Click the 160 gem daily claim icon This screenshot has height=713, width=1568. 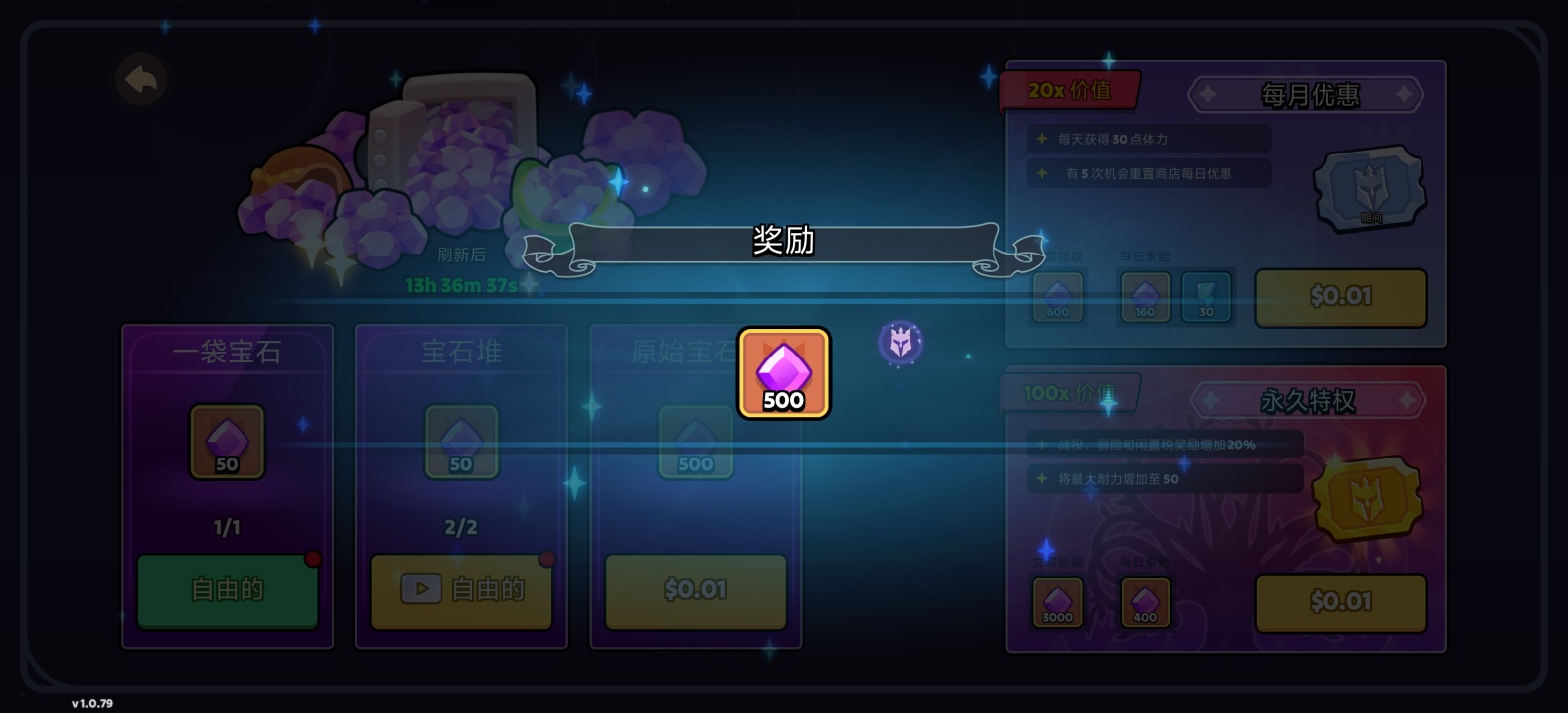[x=1143, y=297]
